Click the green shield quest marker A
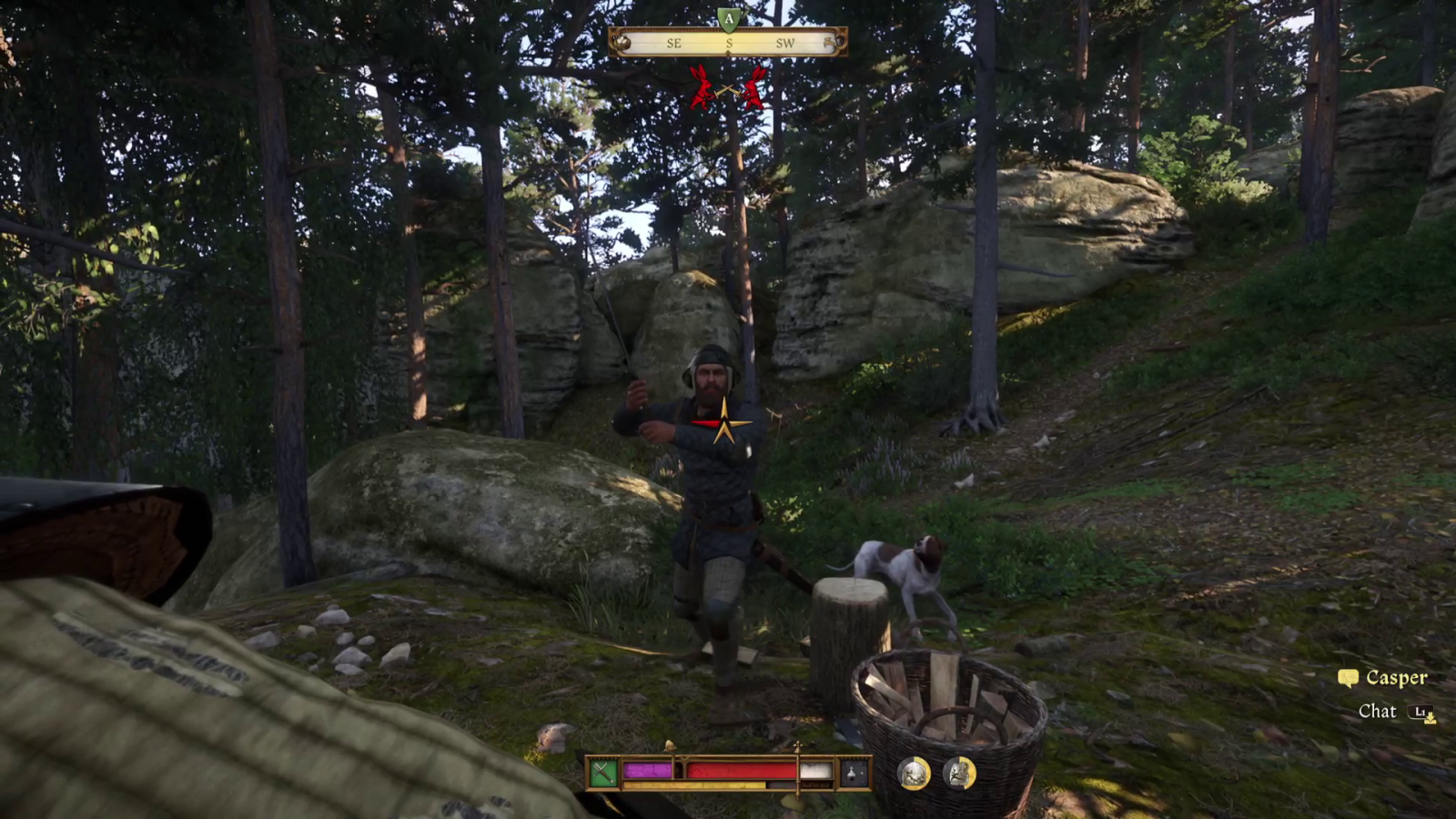This screenshot has width=1456, height=819. (x=729, y=17)
